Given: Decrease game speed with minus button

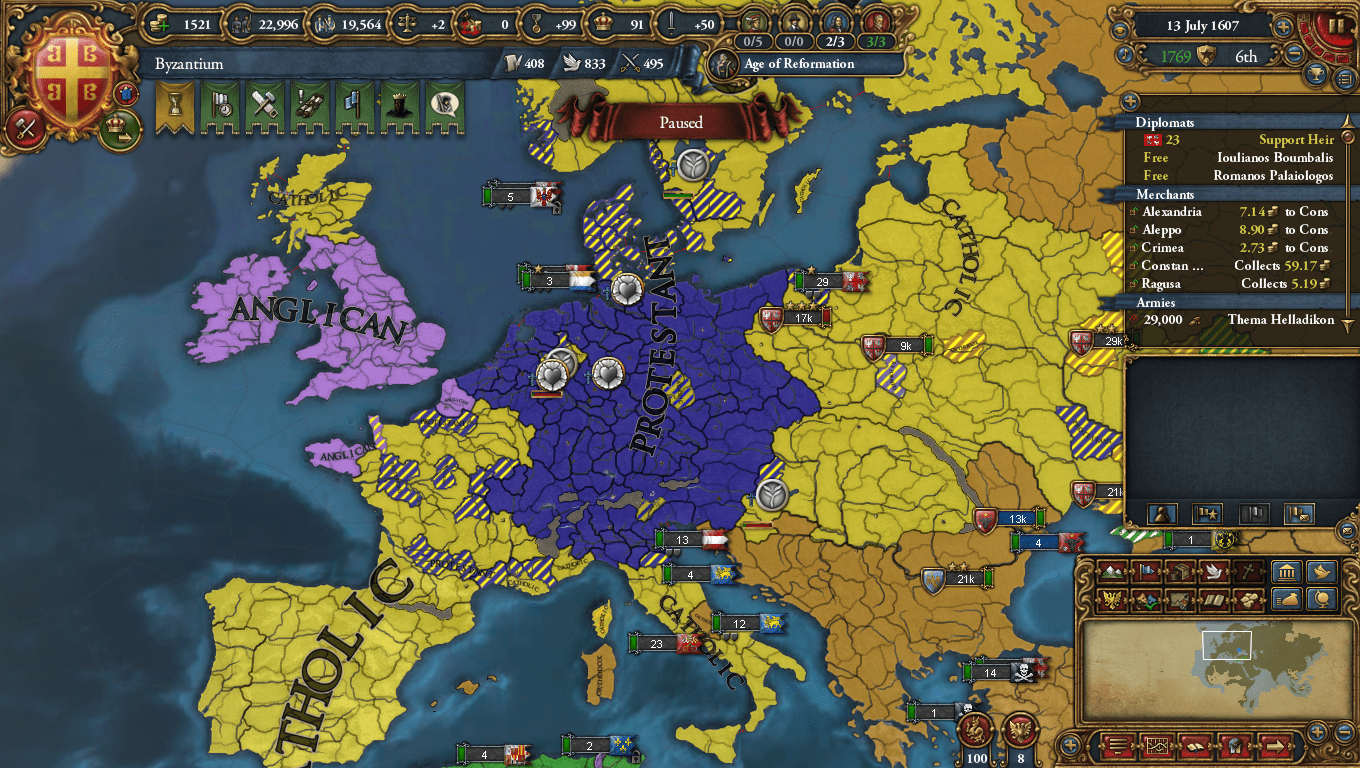Looking at the screenshot, I should click(1294, 52).
